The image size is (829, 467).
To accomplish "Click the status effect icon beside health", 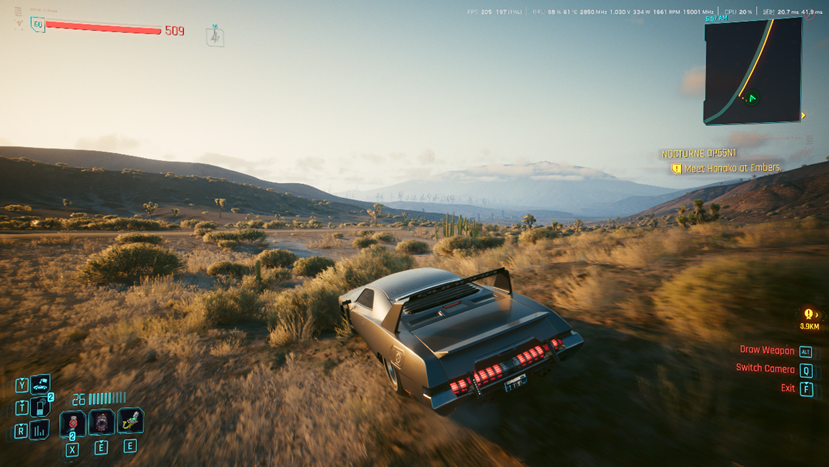I will point(214,36).
